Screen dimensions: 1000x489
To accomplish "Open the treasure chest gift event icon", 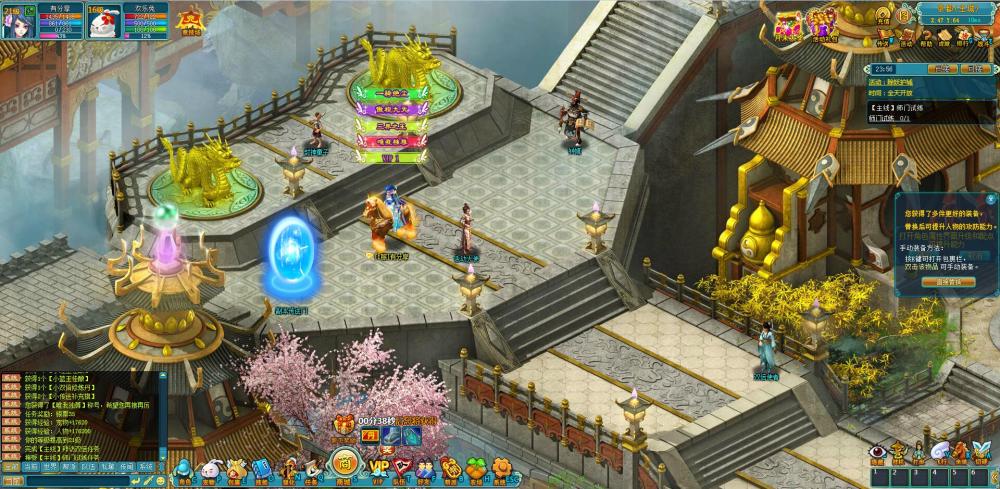I will tap(788, 22).
